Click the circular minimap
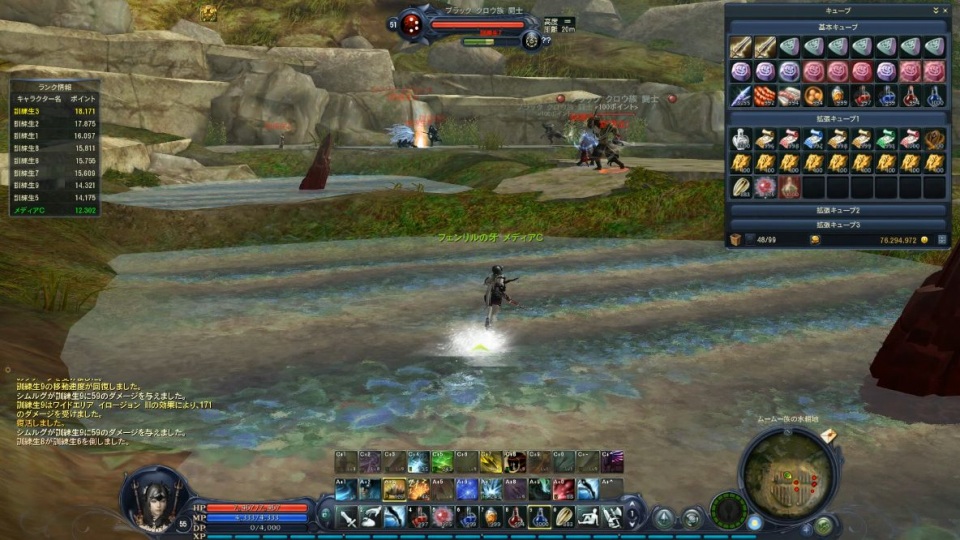This screenshot has width=960, height=540. (x=790, y=474)
